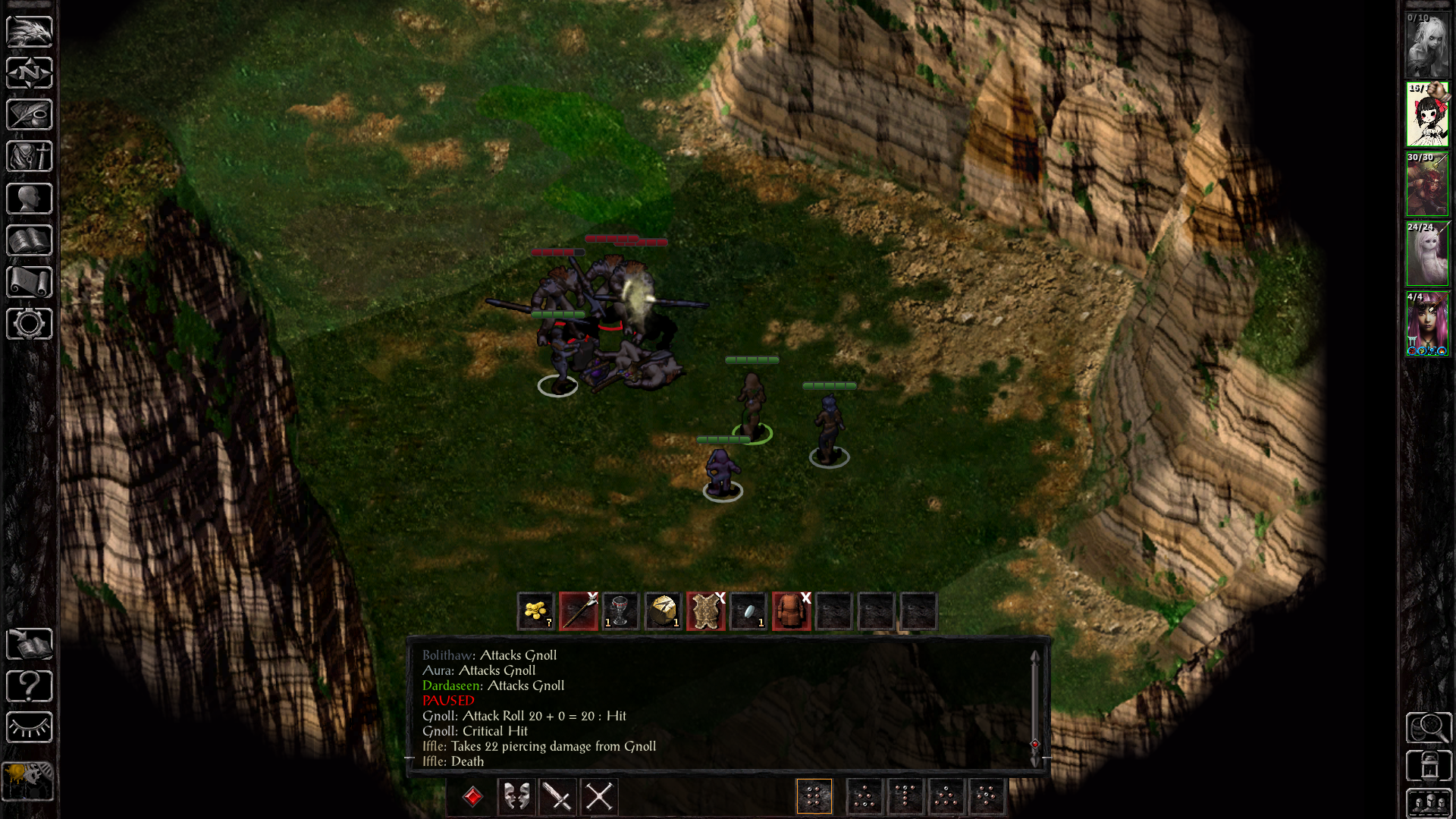Stop current action with crossed bars

pyautogui.click(x=599, y=797)
